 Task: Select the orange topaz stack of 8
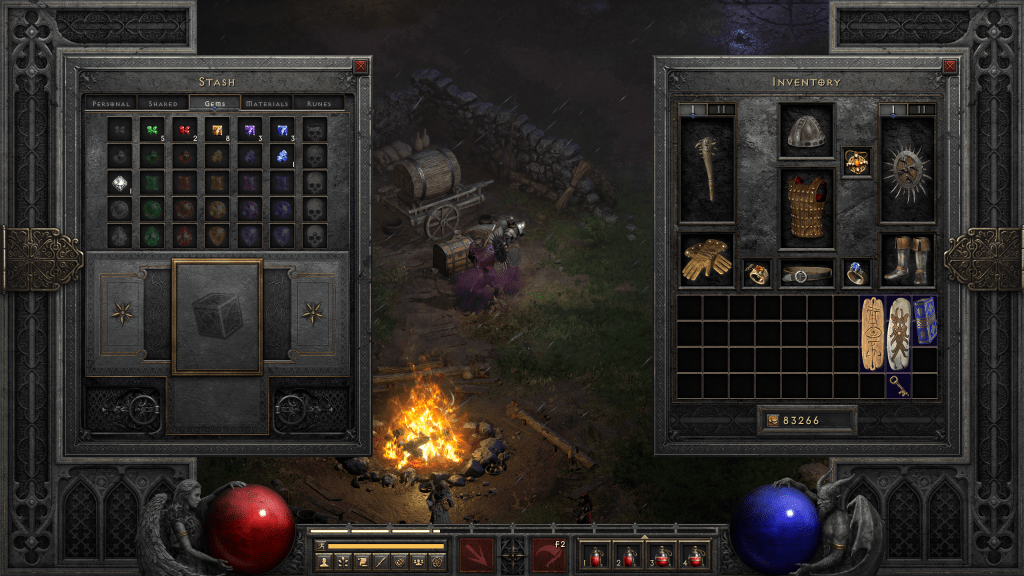click(217, 130)
